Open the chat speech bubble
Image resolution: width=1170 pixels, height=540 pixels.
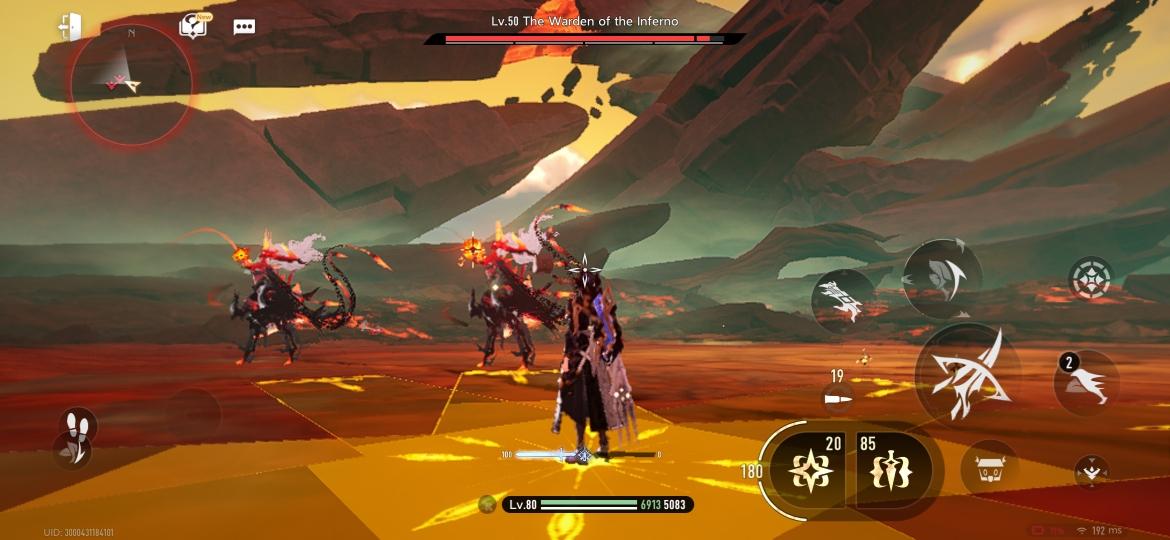(x=244, y=27)
